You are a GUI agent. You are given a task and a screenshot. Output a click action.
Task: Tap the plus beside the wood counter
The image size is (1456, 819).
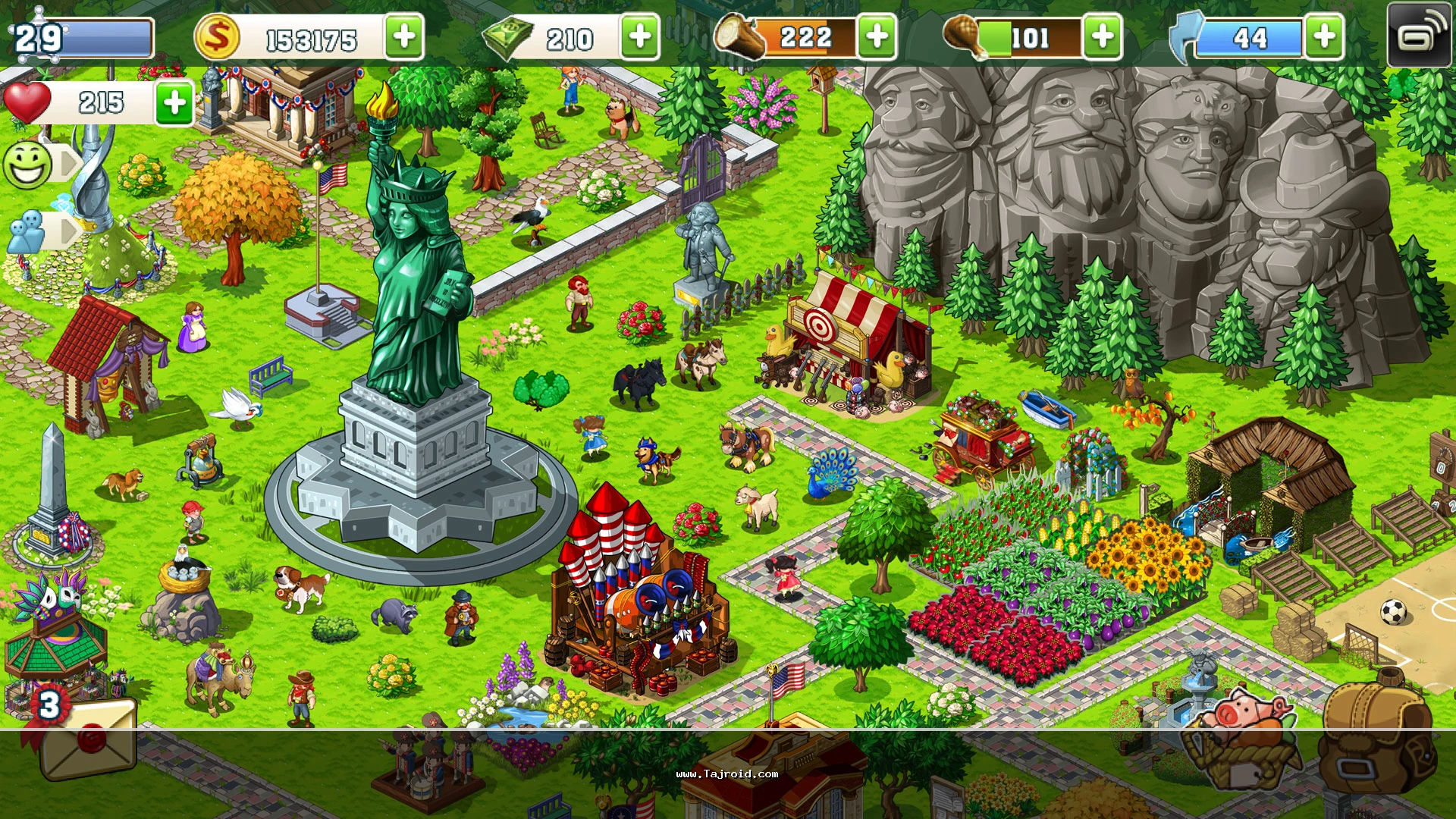tap(877, 36)
